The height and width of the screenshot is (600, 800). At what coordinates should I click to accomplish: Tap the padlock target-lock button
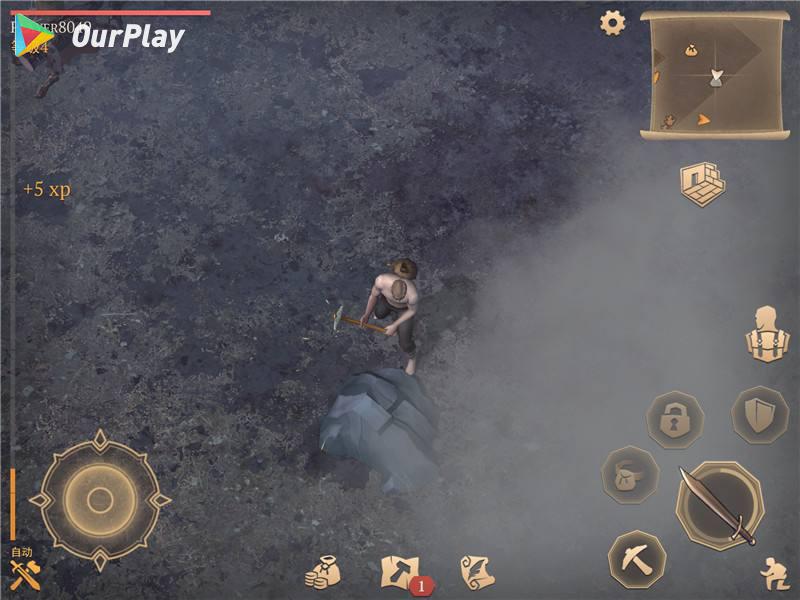(675, 419)
